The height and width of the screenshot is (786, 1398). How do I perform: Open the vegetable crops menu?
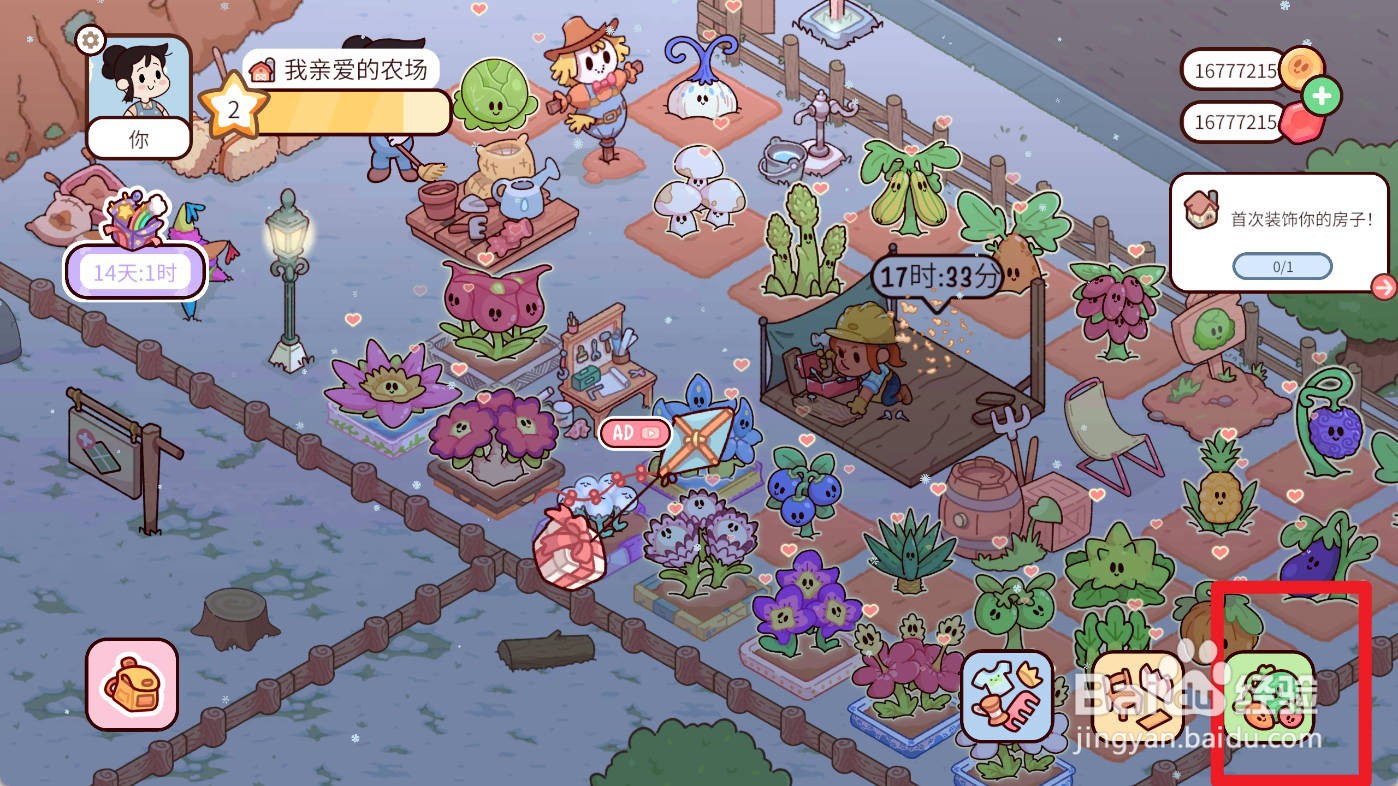click(x=1268, y=696)
